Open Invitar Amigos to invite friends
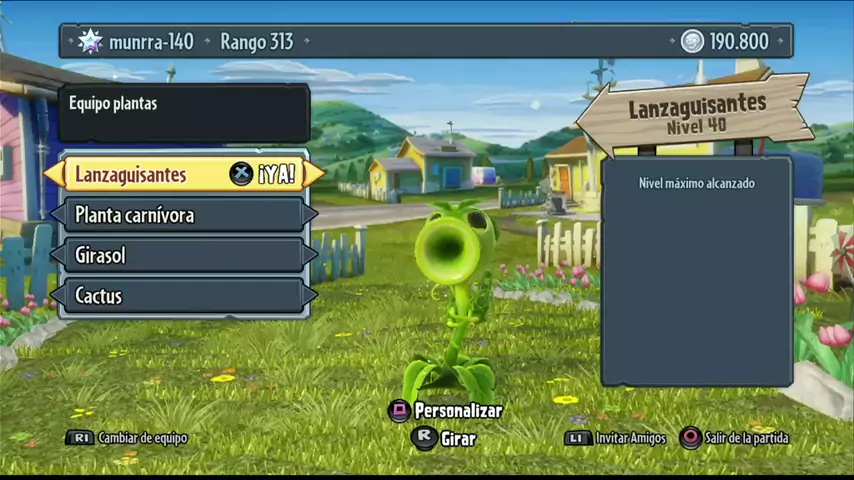The image size is (854, 480). point(616,438)
